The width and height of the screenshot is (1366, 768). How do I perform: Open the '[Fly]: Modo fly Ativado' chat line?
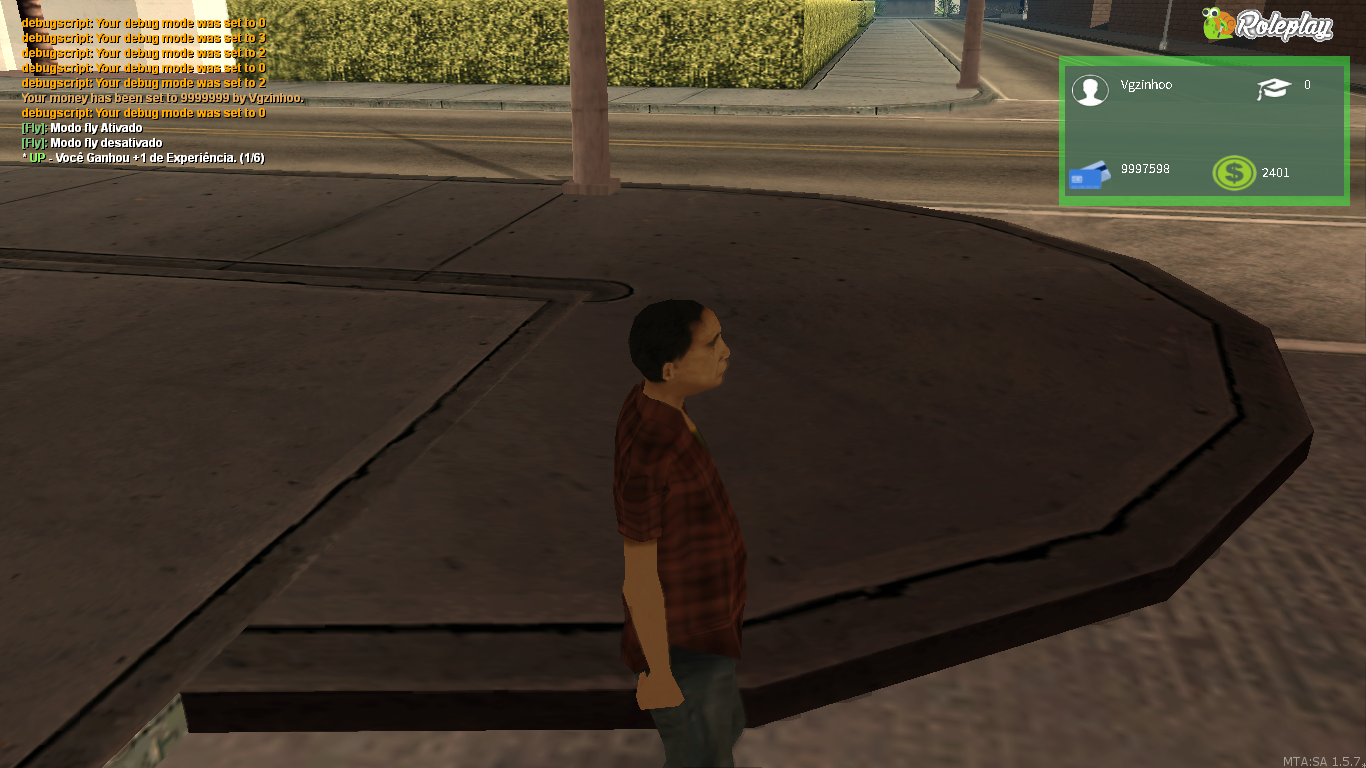[x=80, y=128]
